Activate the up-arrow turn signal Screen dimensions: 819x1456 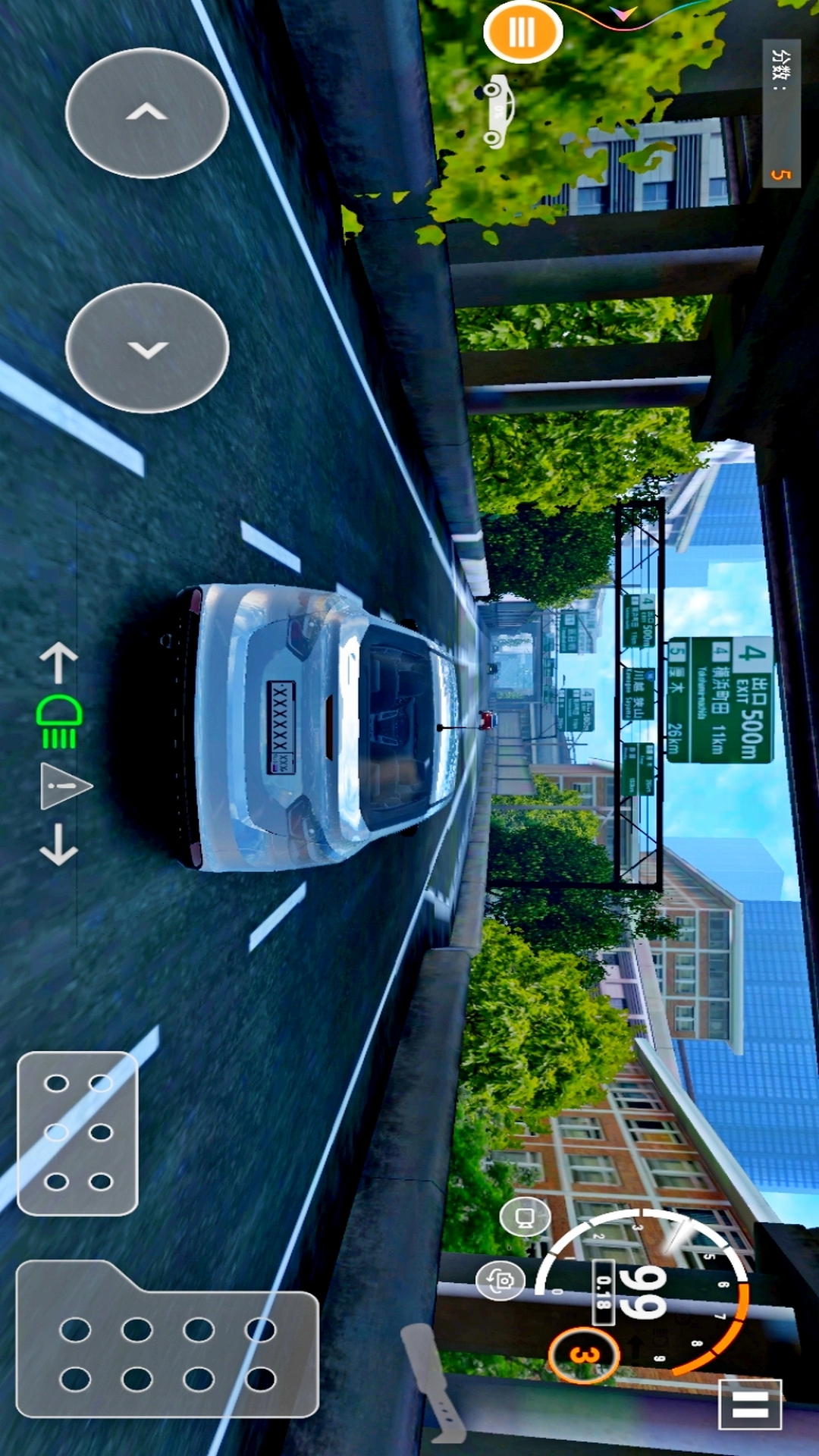pos(58,662)
